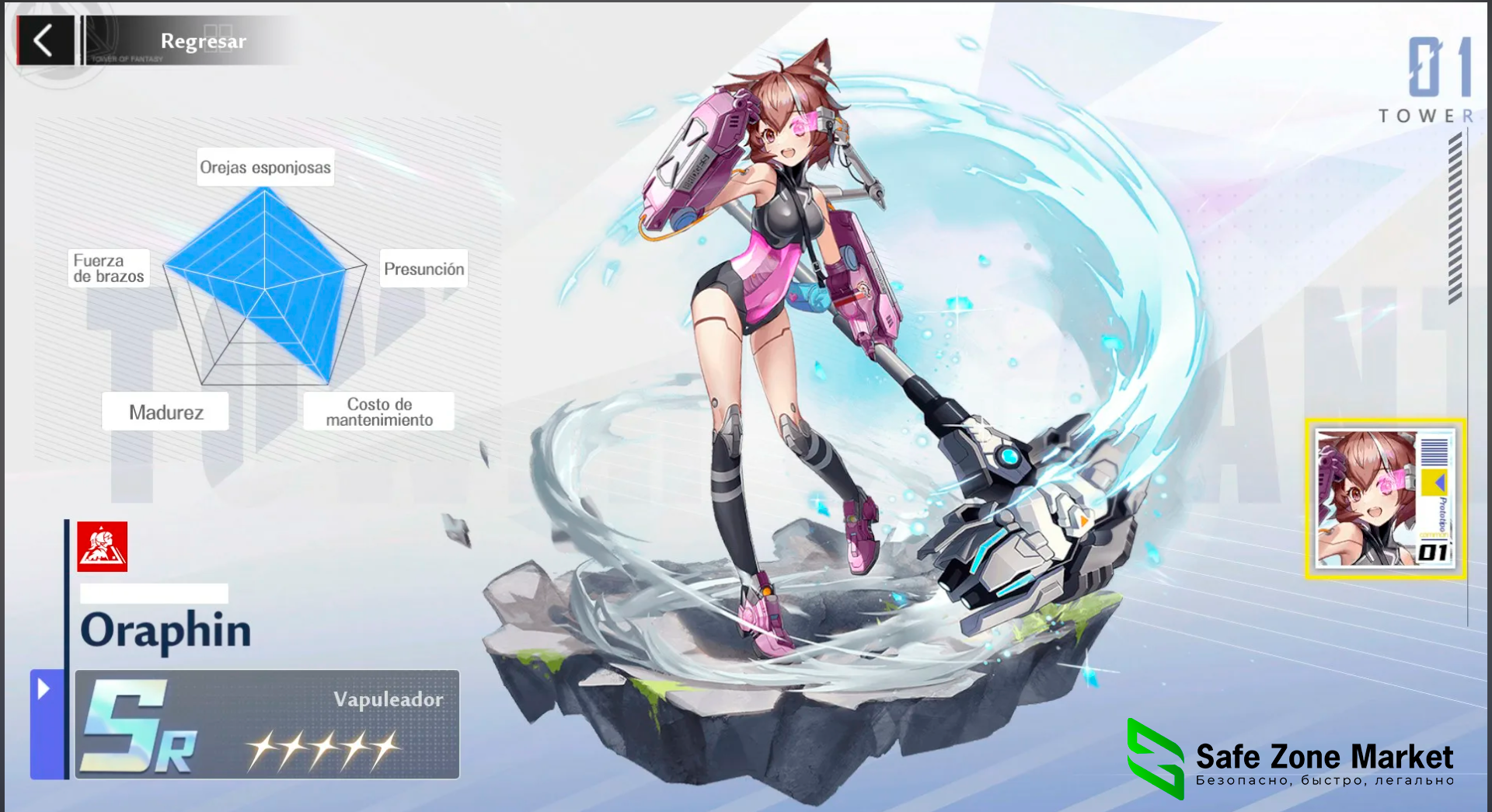Click the back arrow icon
1492x812 pixels.
pyautogui.click(x=44, y=40)
